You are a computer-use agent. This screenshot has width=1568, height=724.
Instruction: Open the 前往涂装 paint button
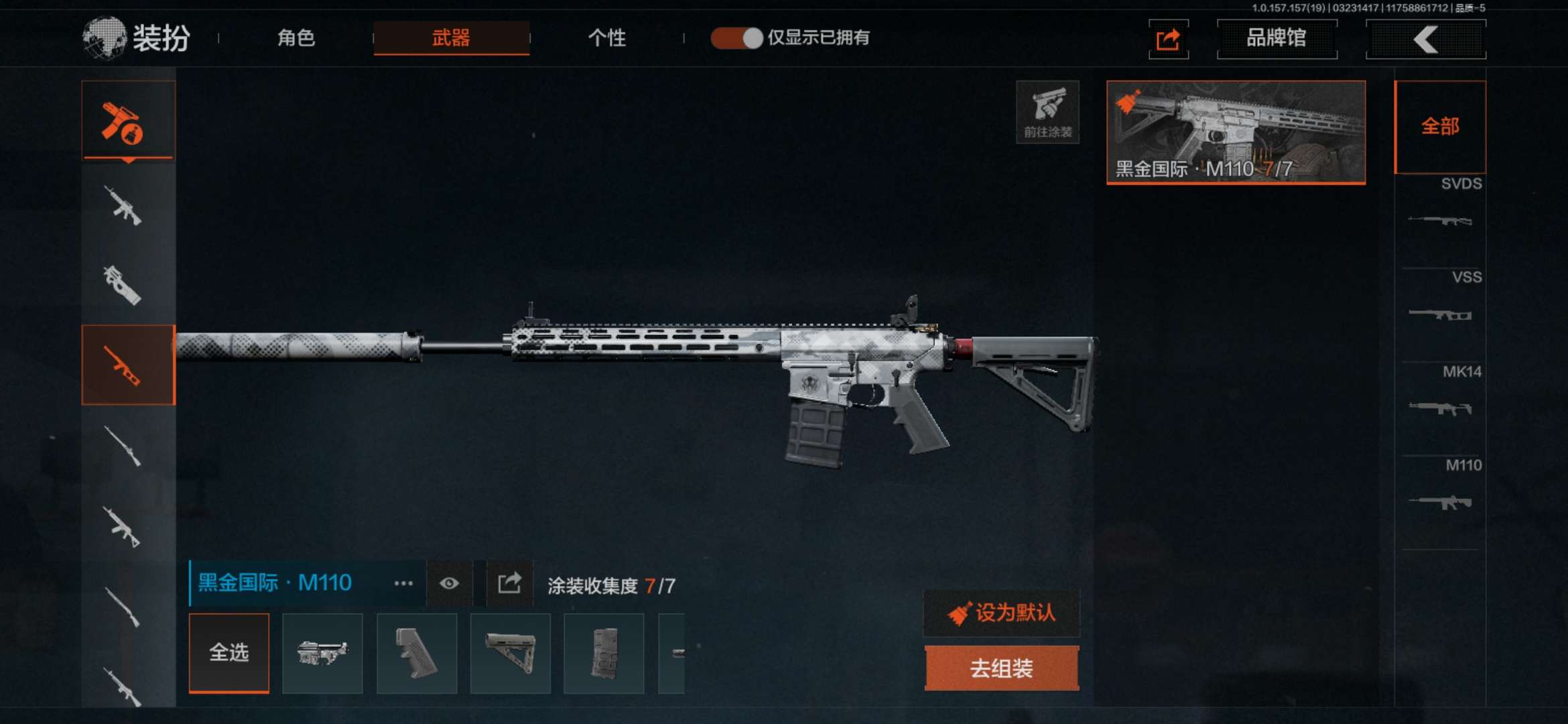1047,112
